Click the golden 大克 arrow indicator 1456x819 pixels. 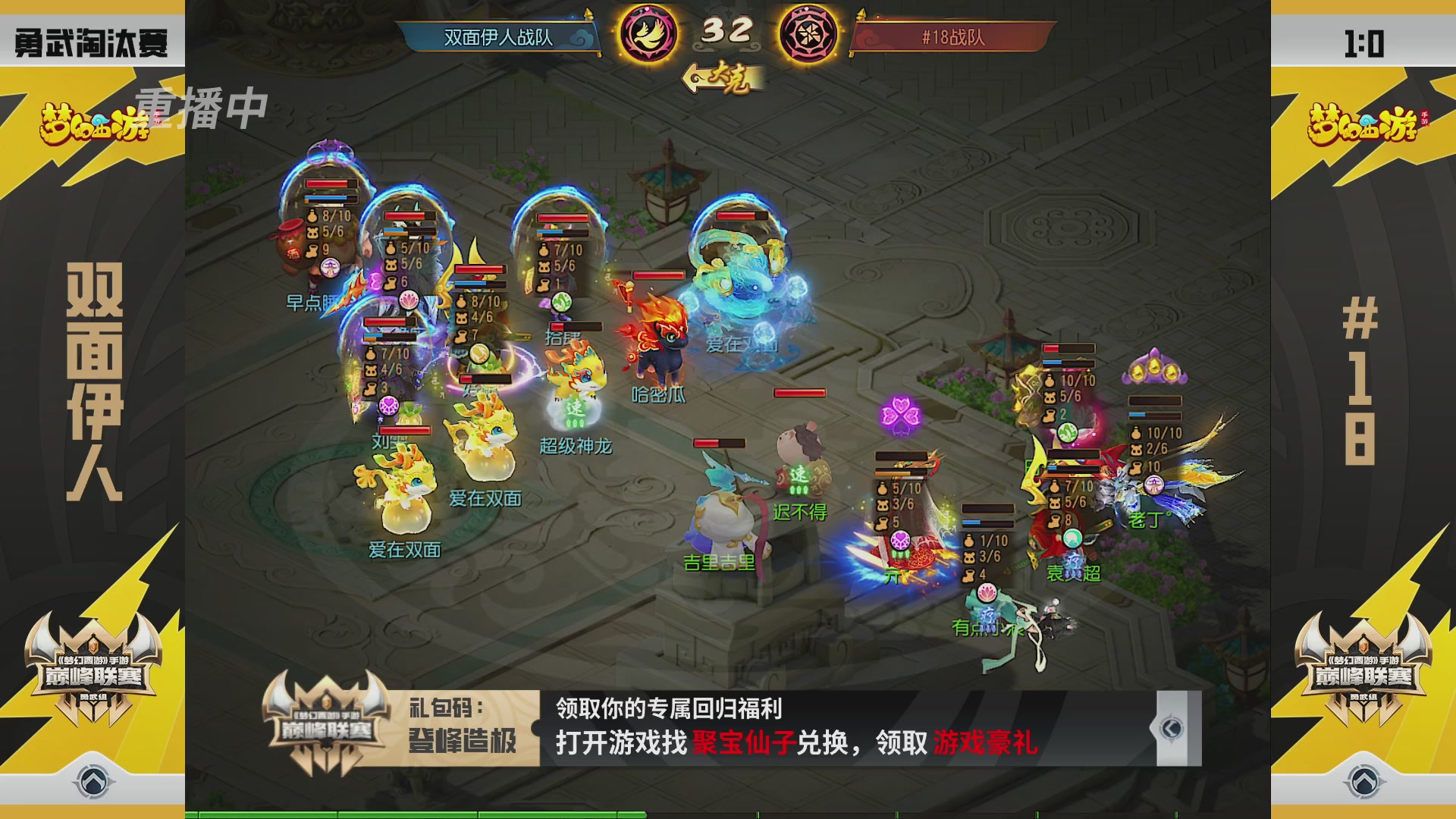(724, 79)
